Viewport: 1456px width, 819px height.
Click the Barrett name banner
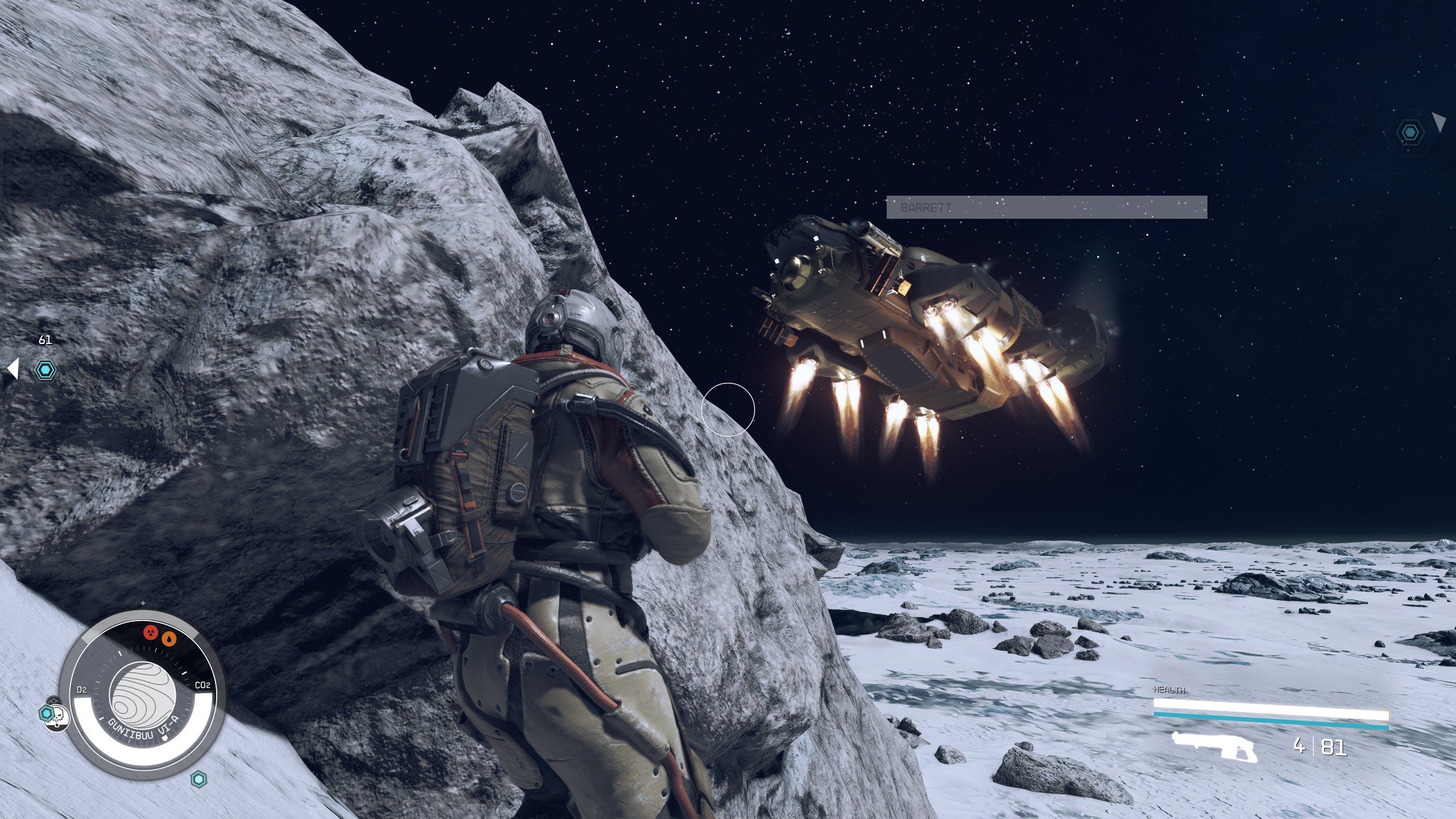tap(1046, 208)
